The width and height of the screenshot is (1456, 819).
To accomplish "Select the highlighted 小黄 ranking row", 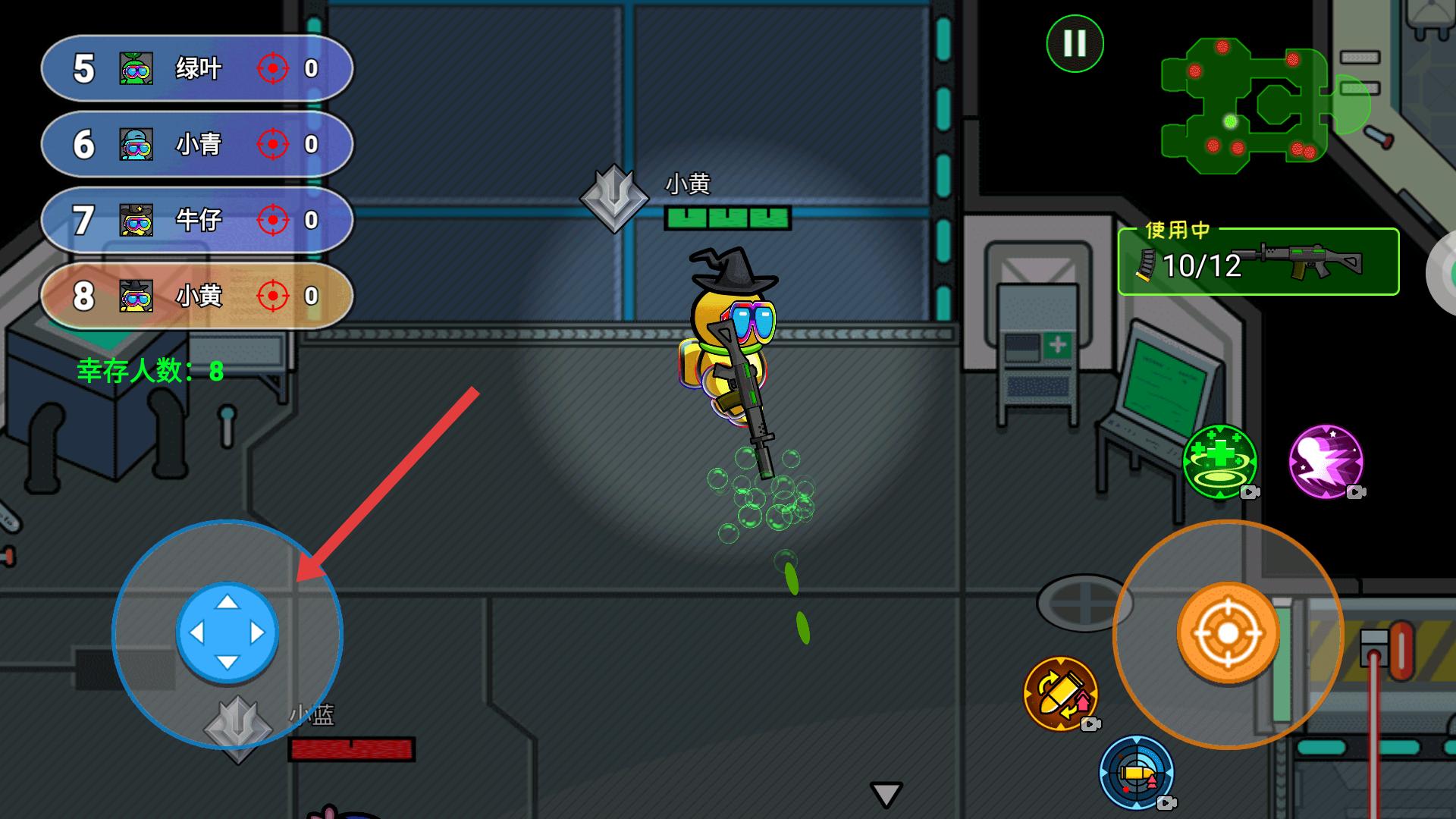I will (197, 296).
